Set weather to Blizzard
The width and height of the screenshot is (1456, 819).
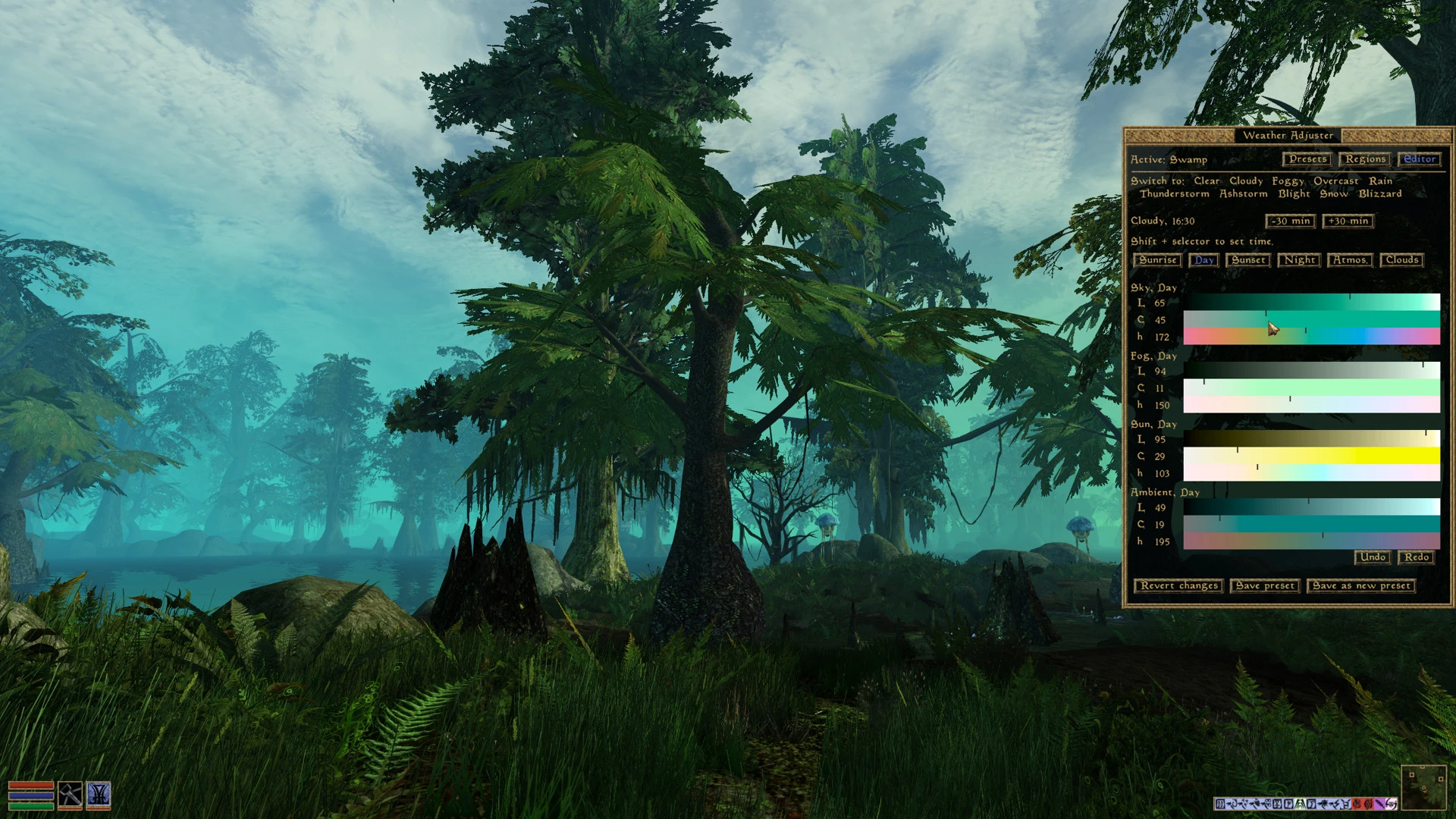[x=1379, y=194]
